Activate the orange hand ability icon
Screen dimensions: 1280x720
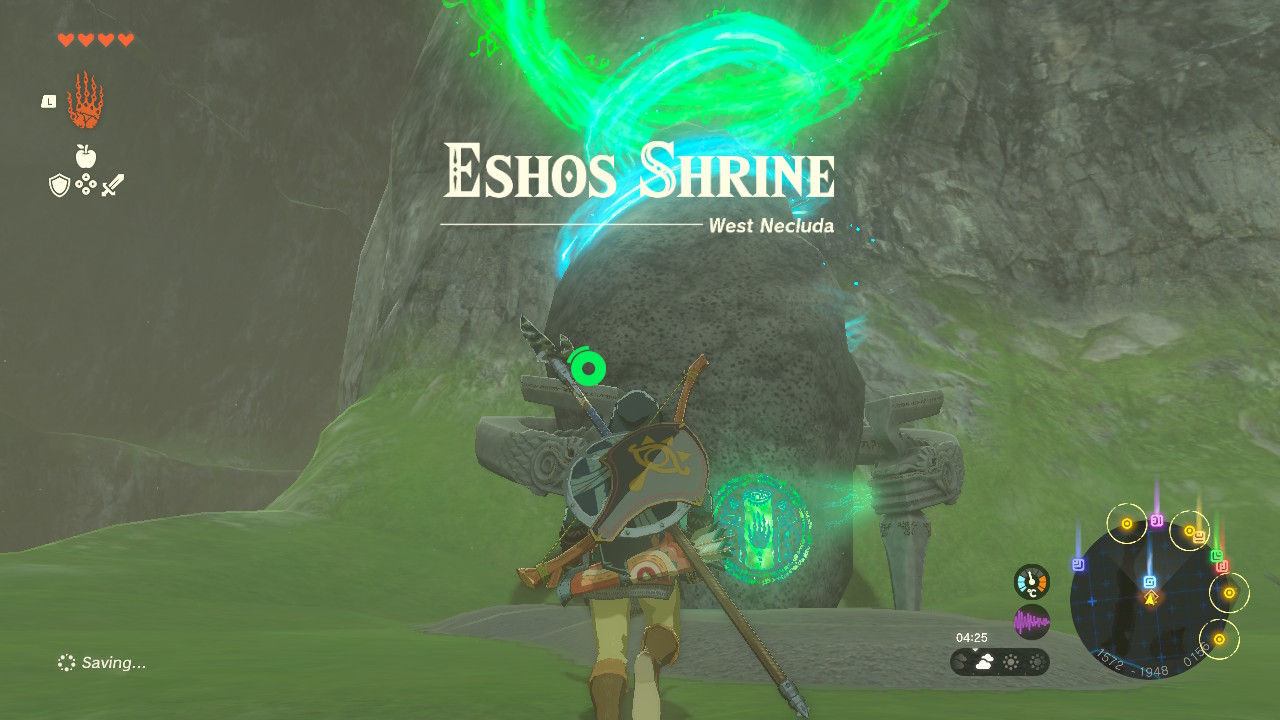click(x=85, y=101)
